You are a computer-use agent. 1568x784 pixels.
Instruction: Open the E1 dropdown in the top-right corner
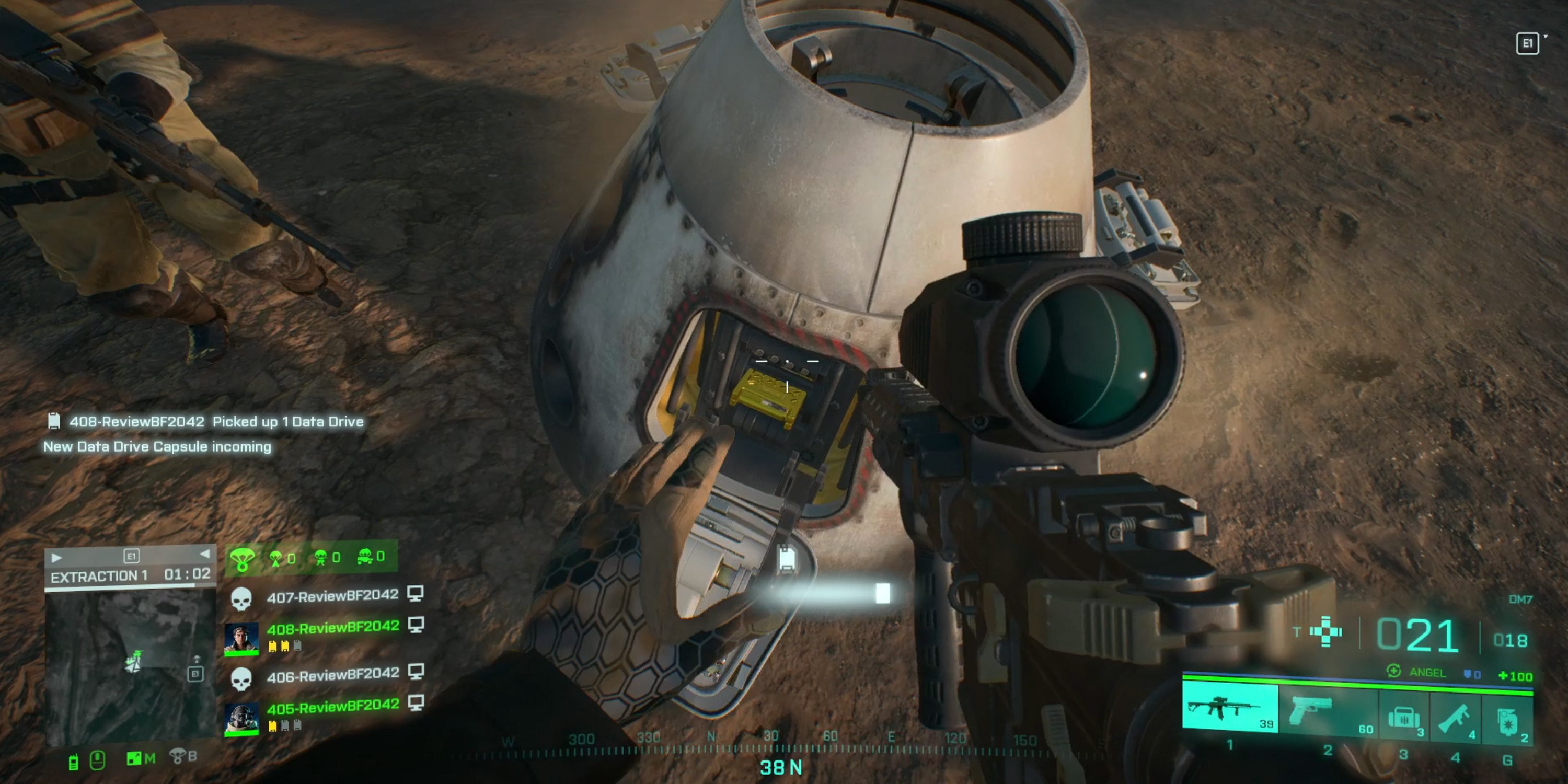point(1528,43)
